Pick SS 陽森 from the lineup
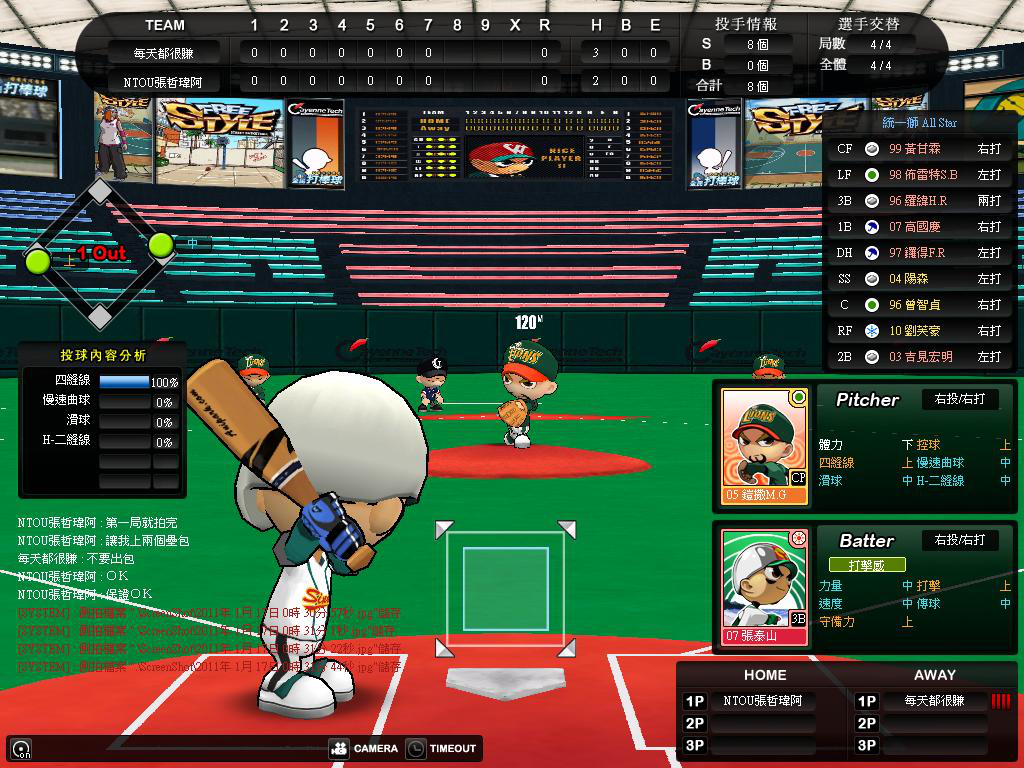Screen dimensions: 1024x768 [x=918, y=278]
